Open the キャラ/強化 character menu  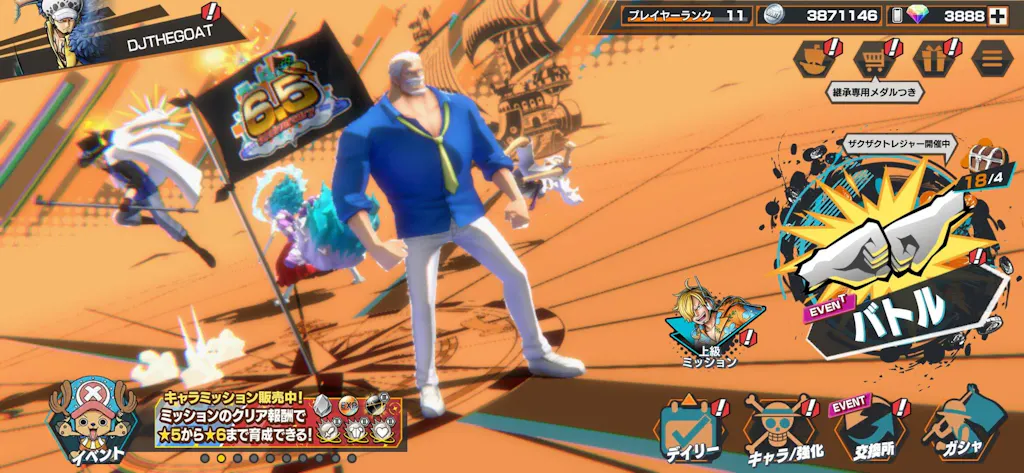click(x=780, y=431)
